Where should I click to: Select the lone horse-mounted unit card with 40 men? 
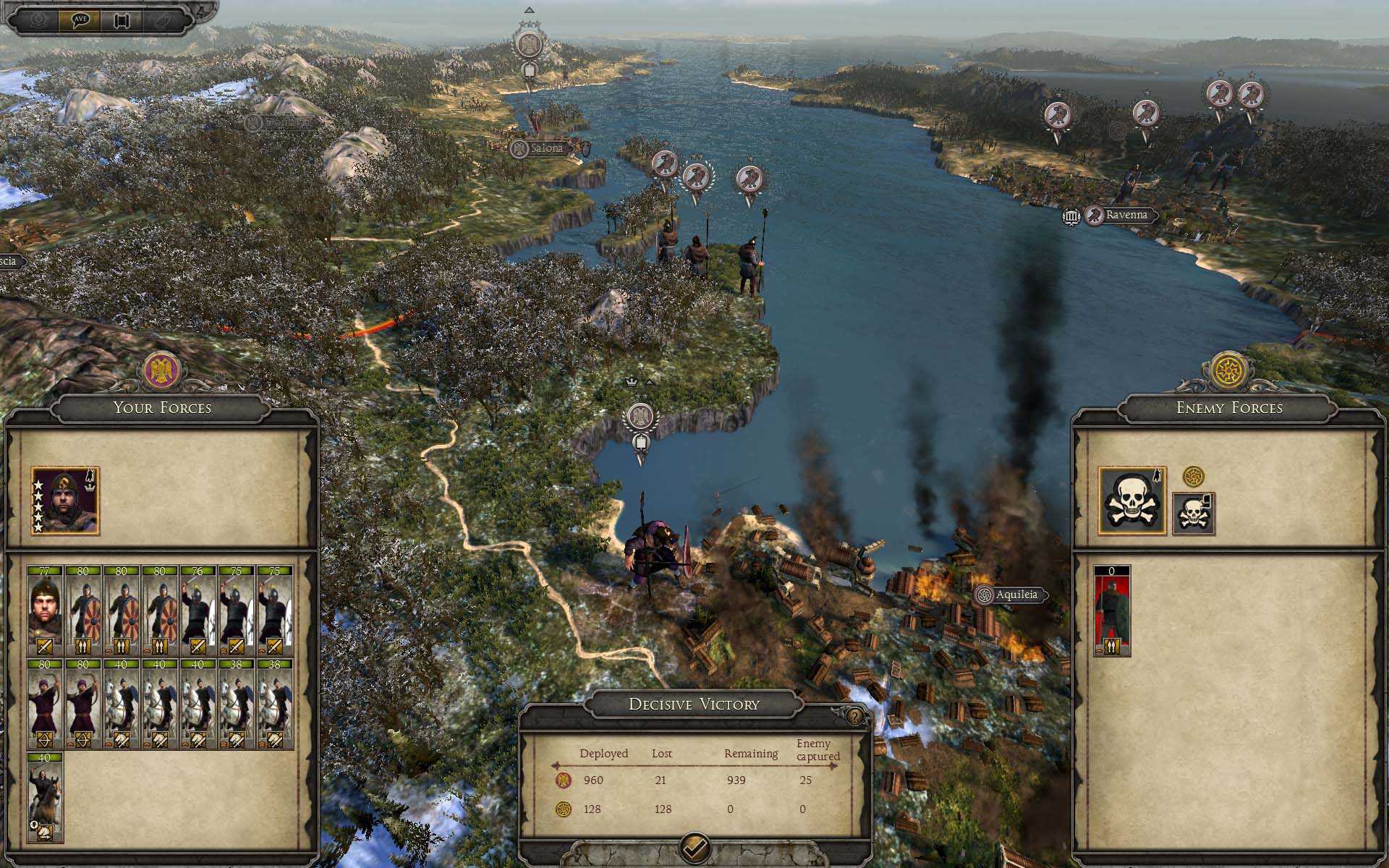point(46,798)
